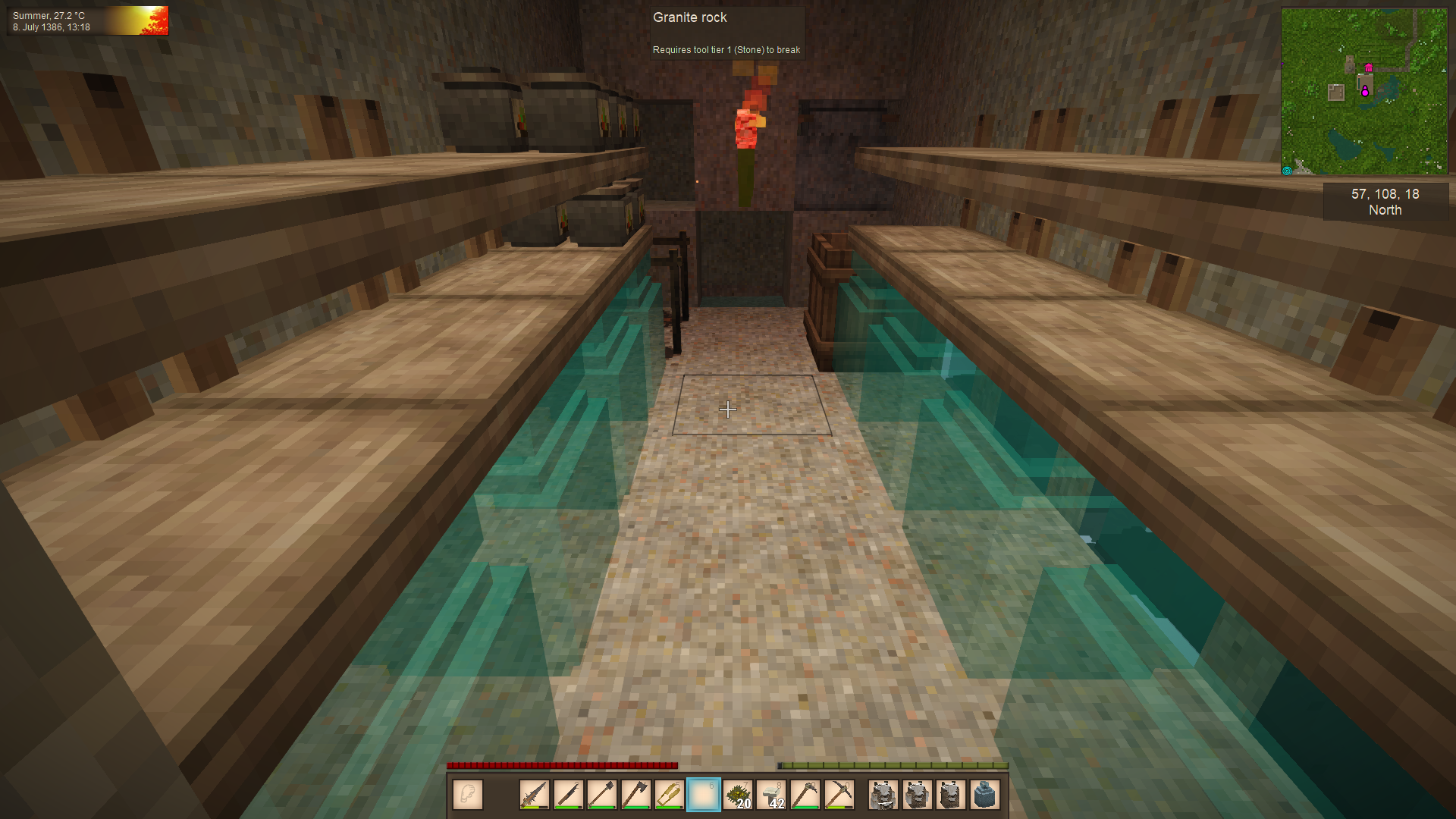Screen dimensions: 1456x819
Task: Open the minimap
Action: [1363, 92]
